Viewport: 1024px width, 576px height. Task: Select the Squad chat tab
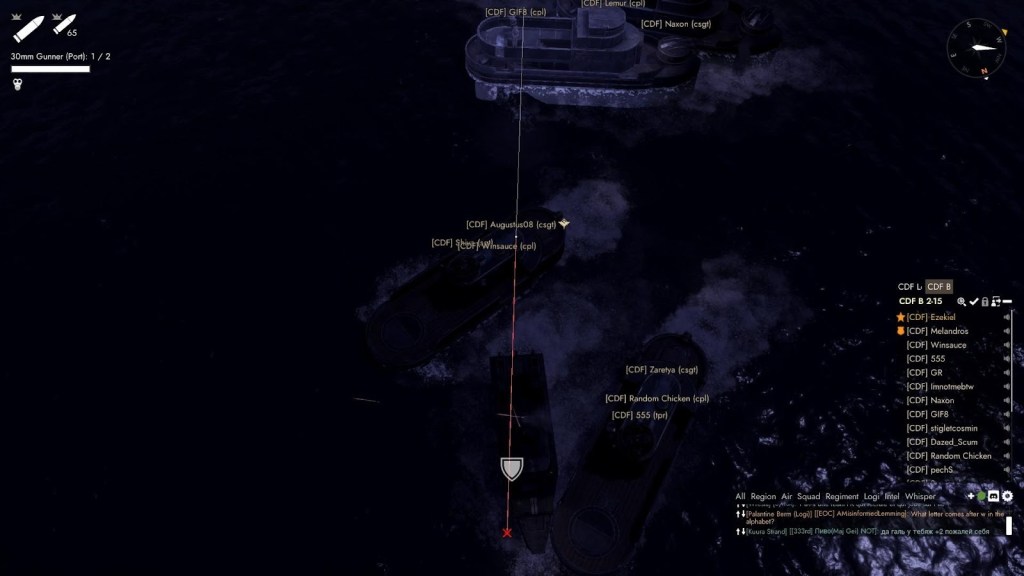(x=808, y=496)
